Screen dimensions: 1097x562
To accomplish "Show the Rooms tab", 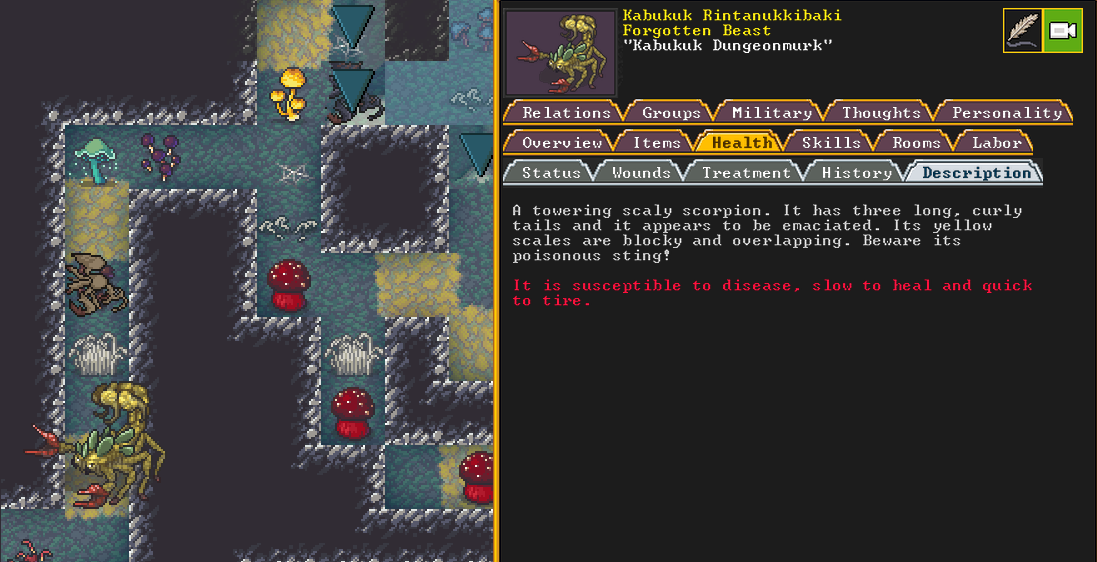I will click(x=916, y=143).
